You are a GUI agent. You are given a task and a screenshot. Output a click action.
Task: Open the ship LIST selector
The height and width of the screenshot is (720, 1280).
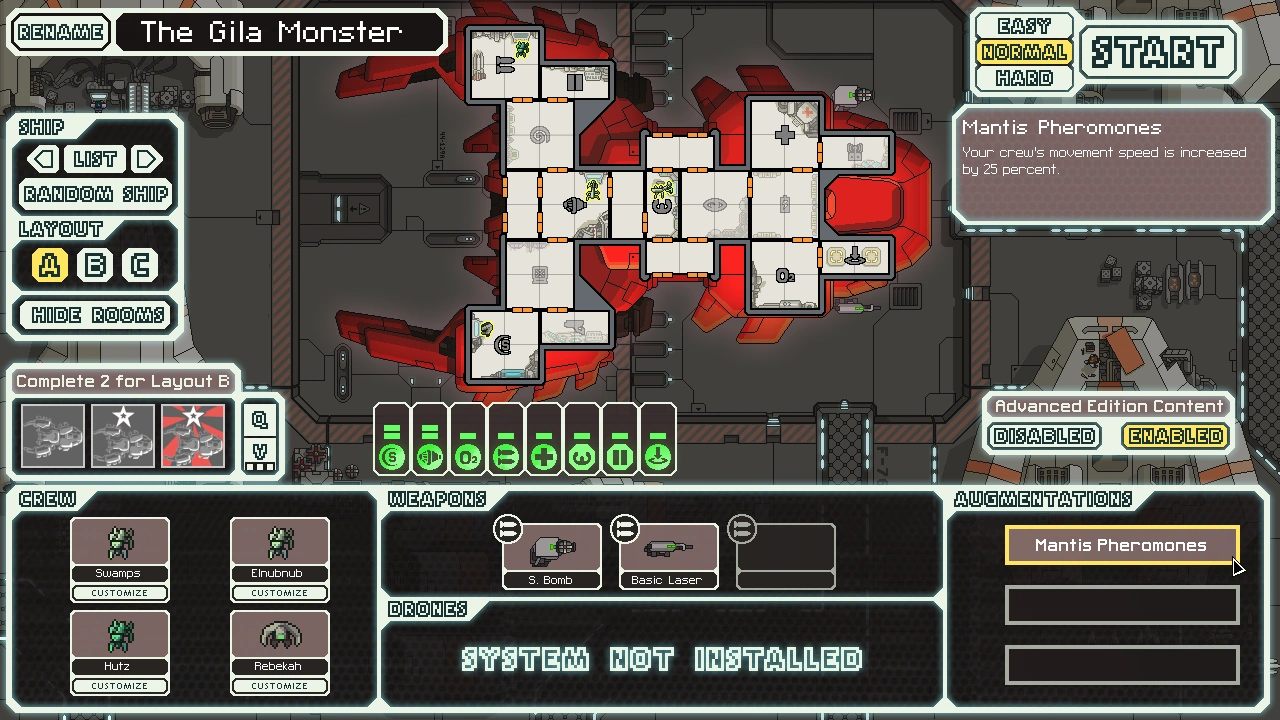click(x=95, y=159)
